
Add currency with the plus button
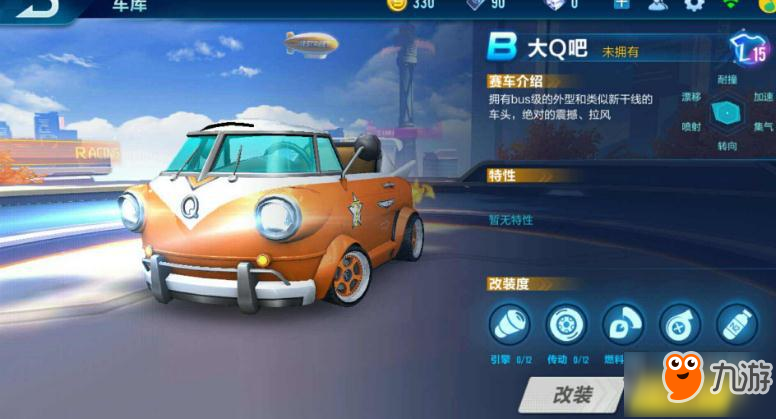tap(621, 5)
